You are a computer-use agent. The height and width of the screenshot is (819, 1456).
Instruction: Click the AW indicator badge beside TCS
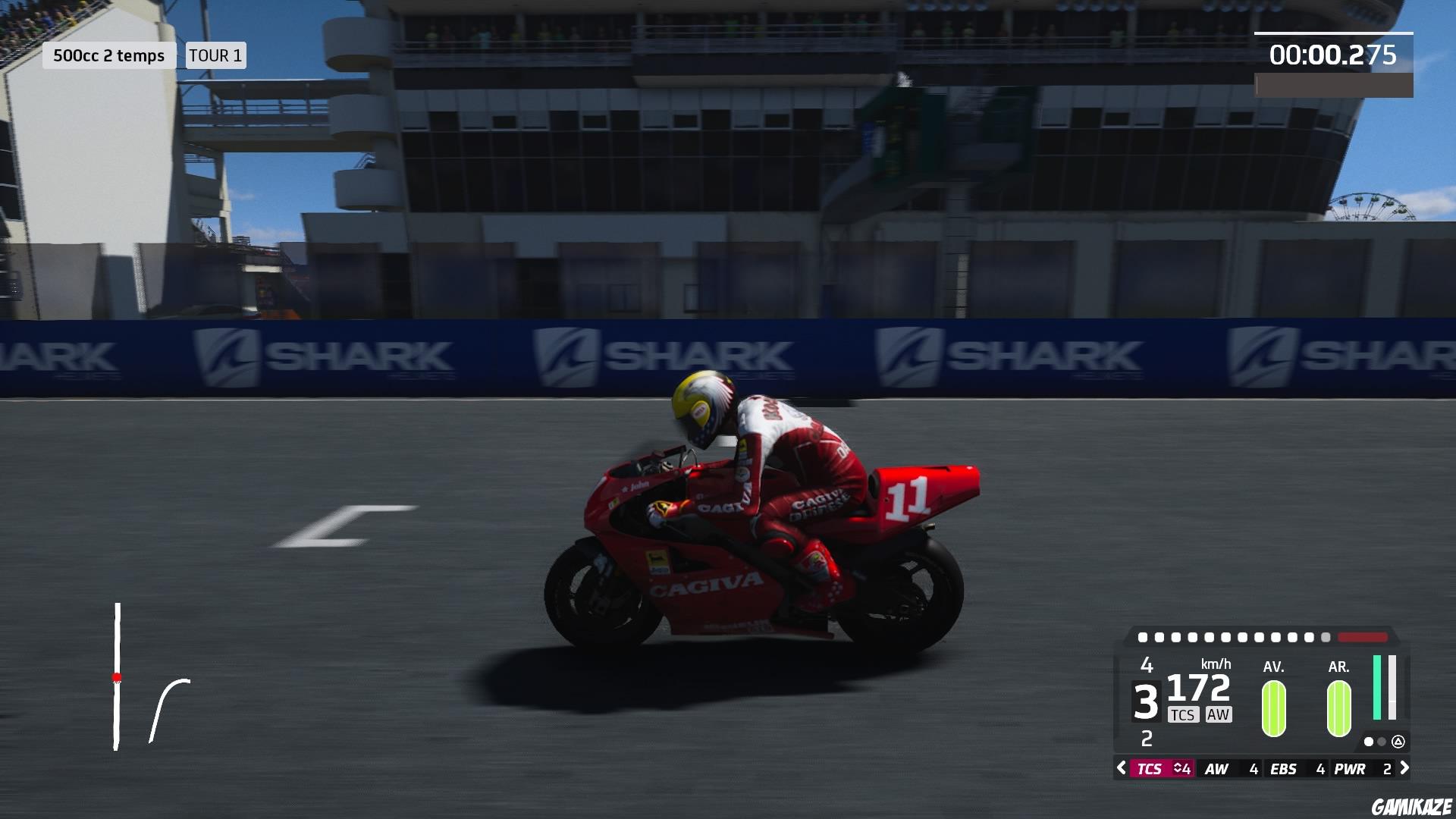click(x=1218, y=714)
